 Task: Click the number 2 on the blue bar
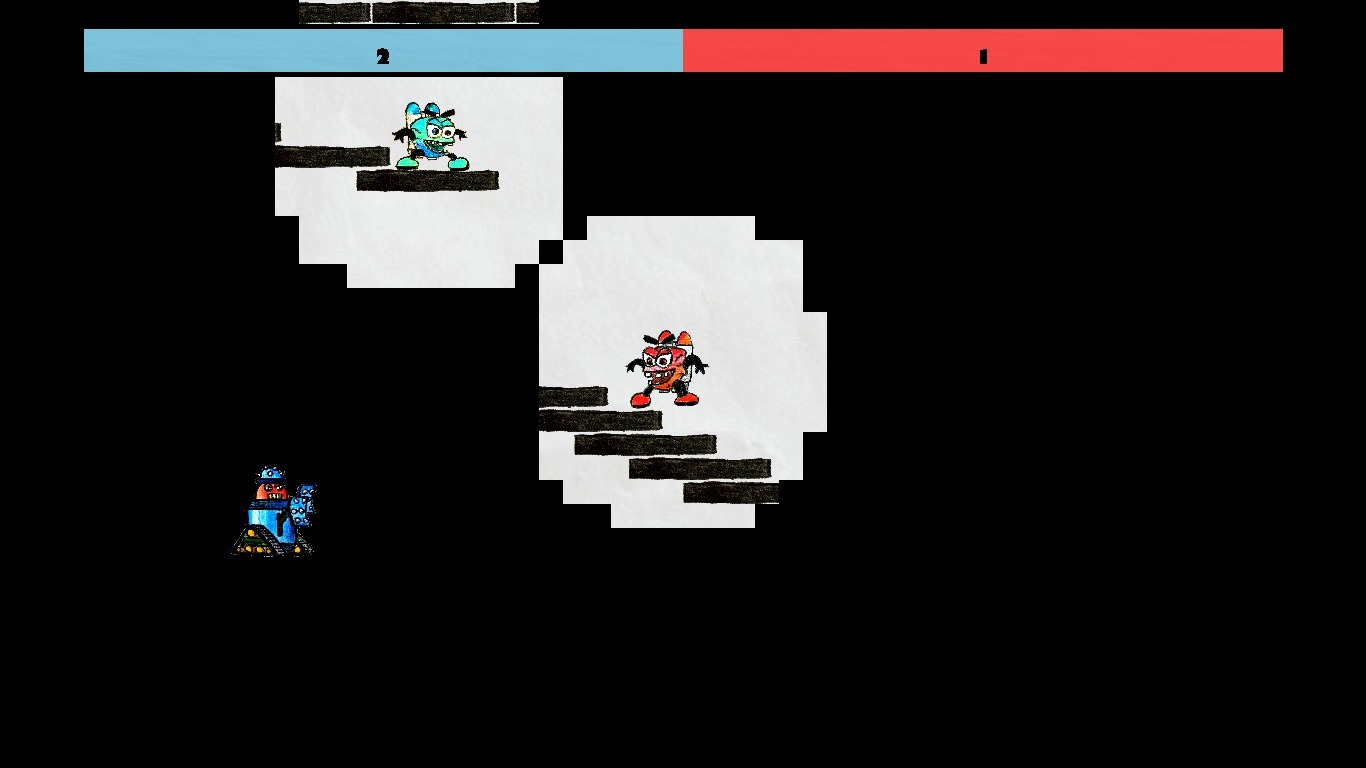[x=383, y=57]
